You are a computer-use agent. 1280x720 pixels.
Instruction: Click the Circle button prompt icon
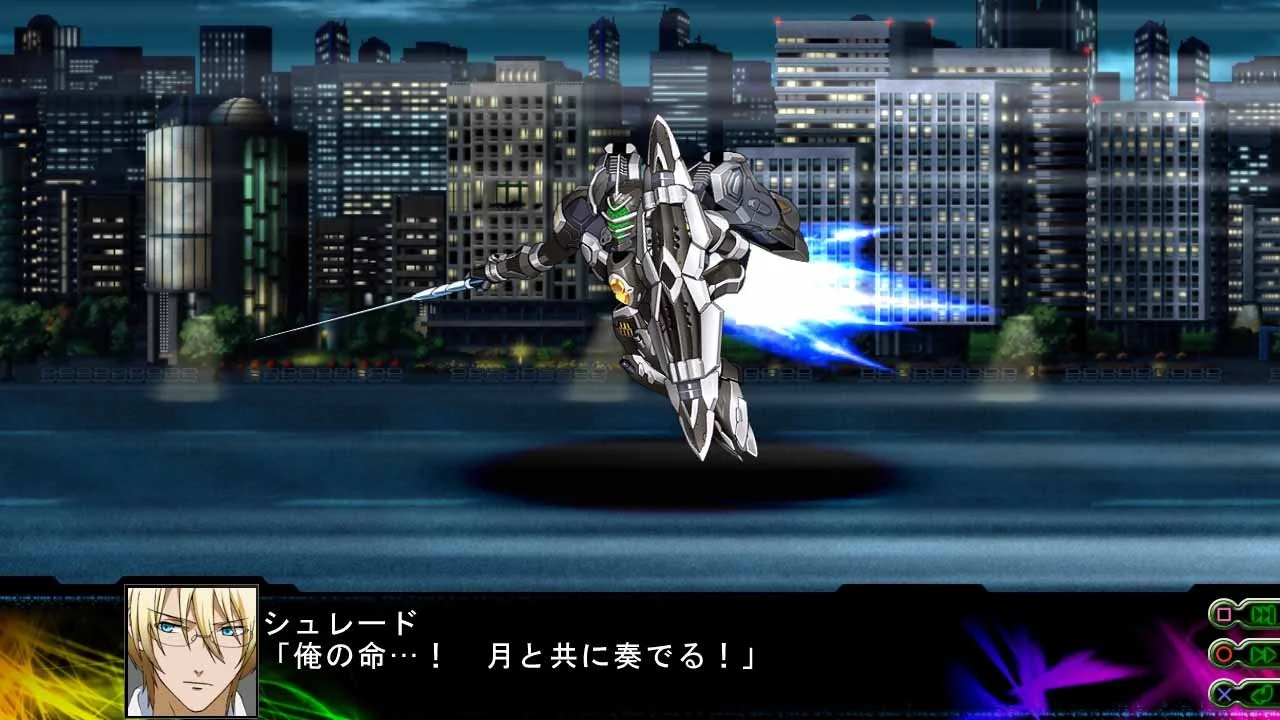pos(1223,654)
